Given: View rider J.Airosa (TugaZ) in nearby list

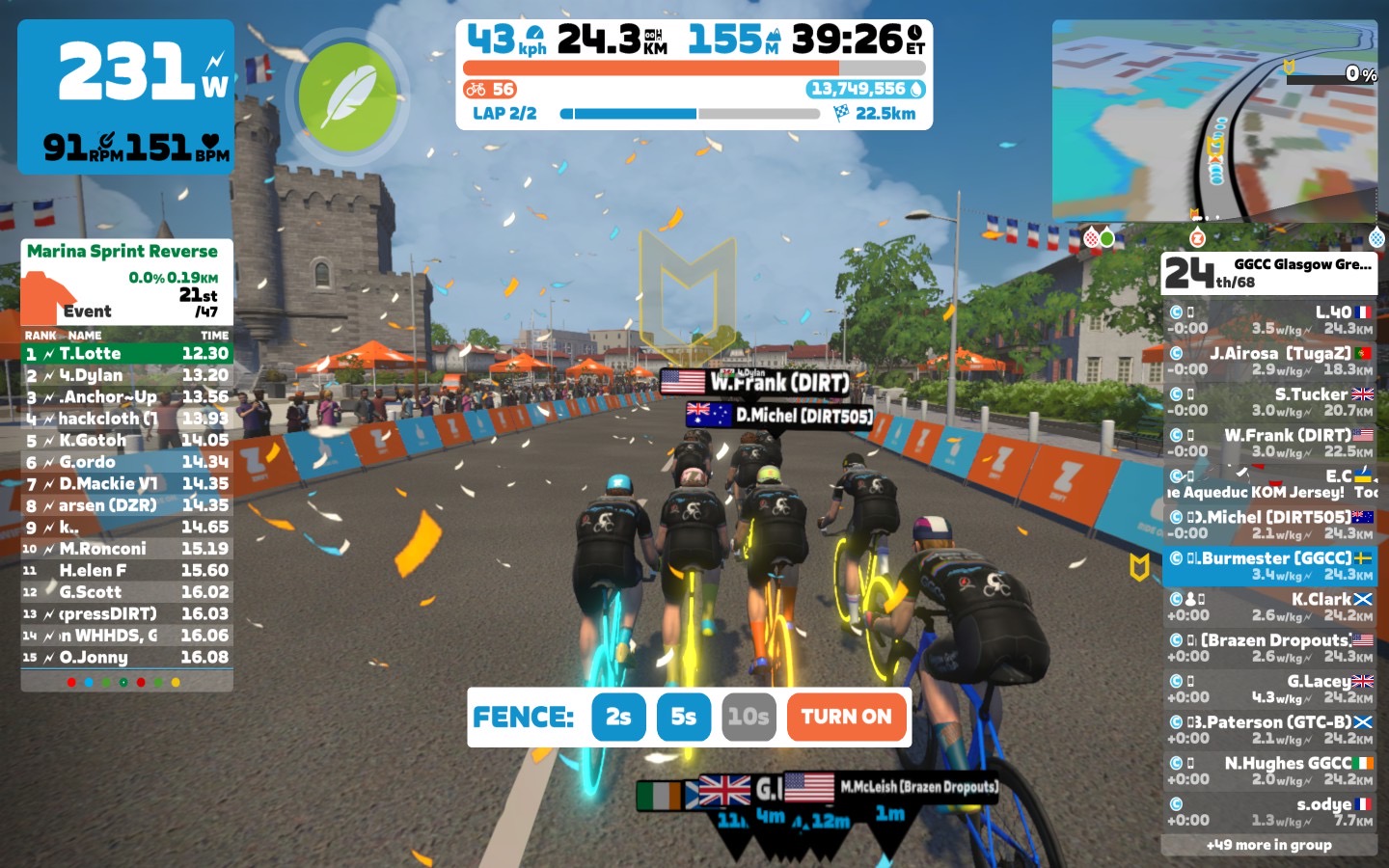Looking at the screenshot, I should (x=1269, y=361).
